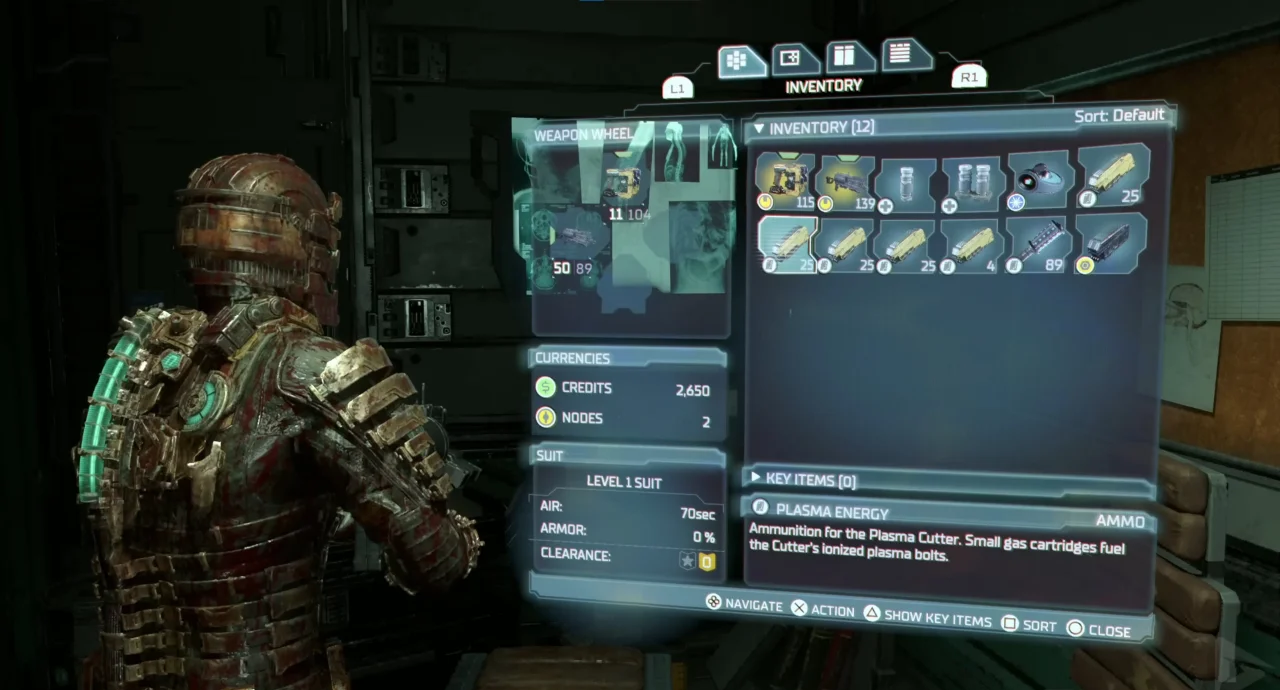1280x690 pixels.
Task: Switch to the second tab with map icon
Action: tap(793, 59)
